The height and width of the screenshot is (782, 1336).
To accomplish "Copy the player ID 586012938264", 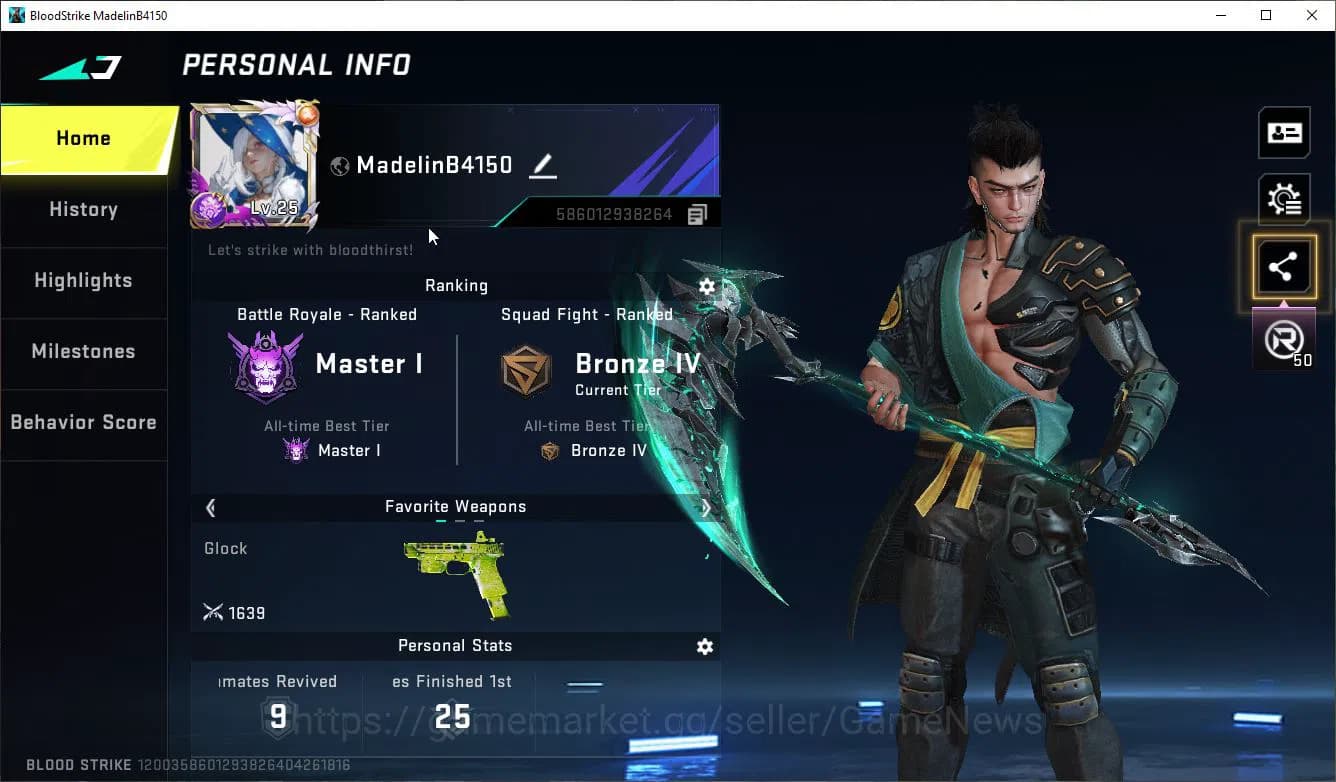I will pyautogui.click(x=696, y=213).
